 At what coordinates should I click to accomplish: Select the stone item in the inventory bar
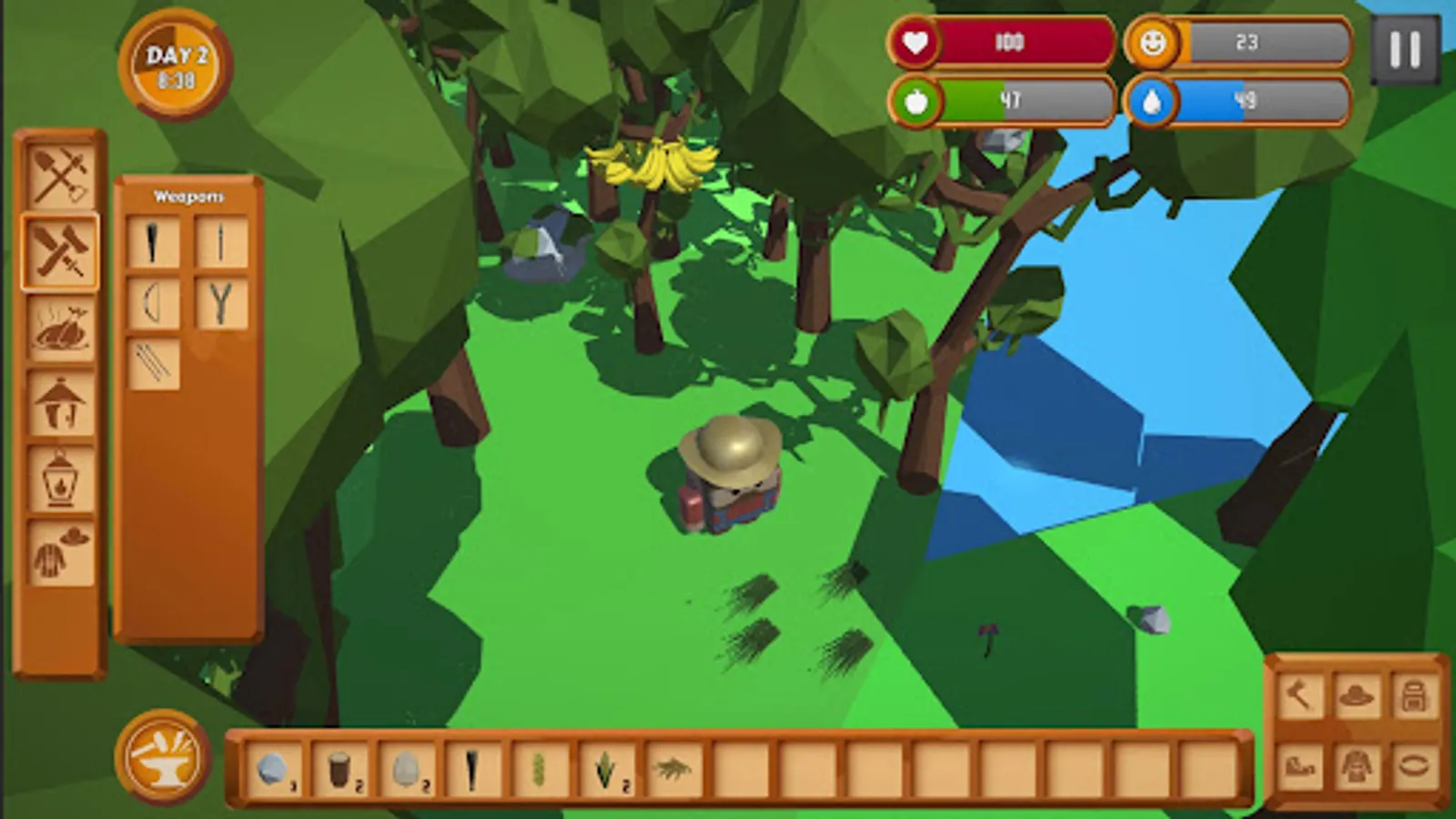[274, 769]
